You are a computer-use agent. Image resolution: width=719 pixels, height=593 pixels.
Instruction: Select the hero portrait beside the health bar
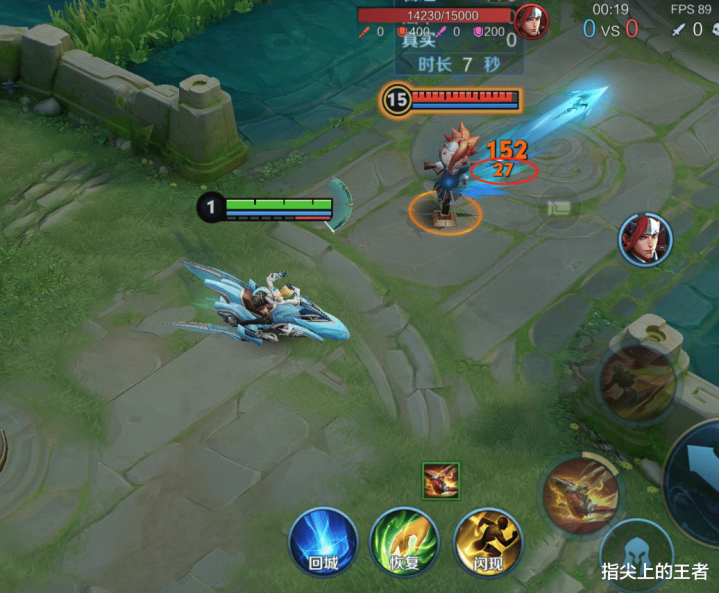click(x=531, y=20)
